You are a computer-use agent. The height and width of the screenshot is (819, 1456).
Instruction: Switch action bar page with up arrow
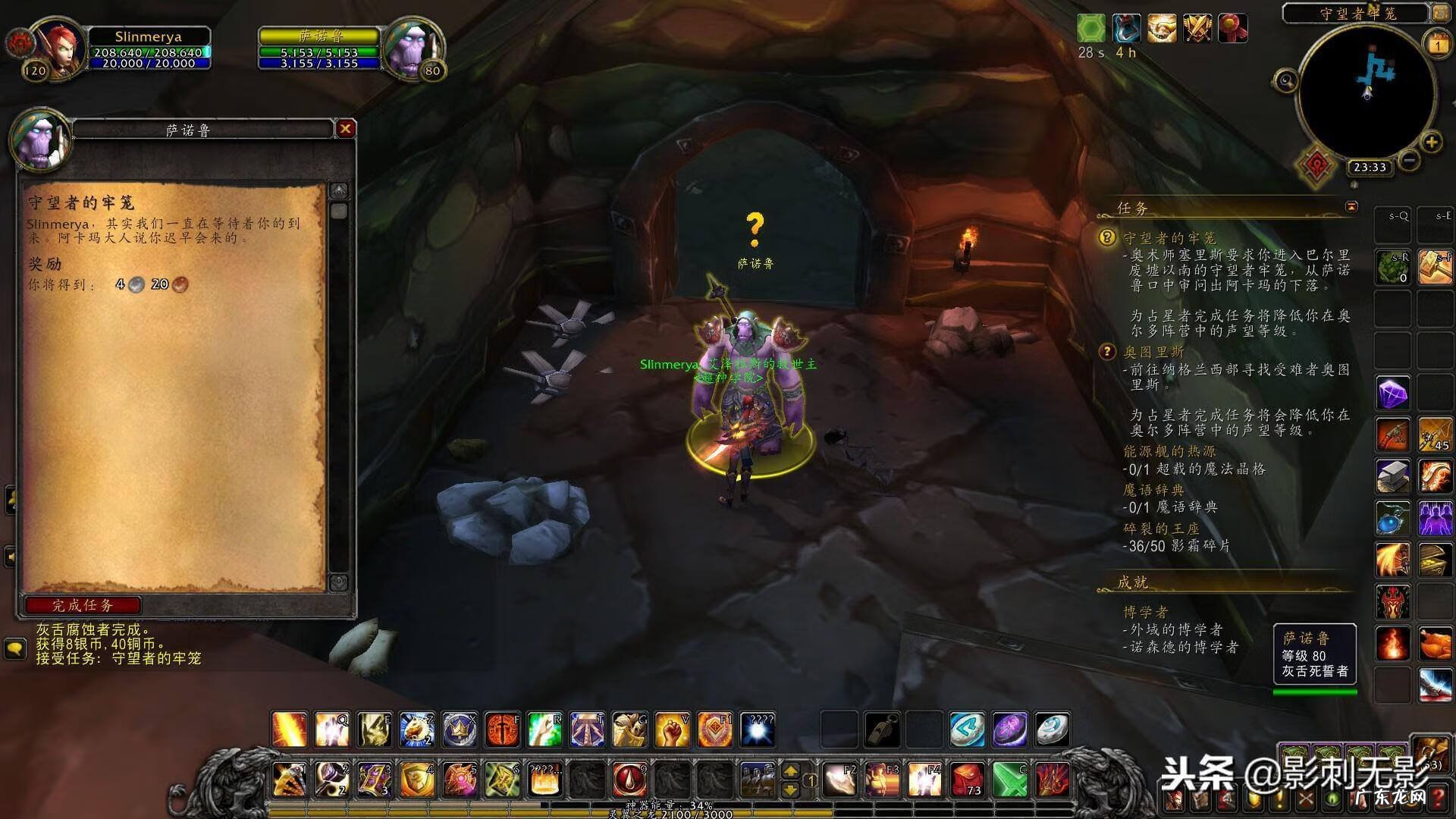click(x=790, y=771)
